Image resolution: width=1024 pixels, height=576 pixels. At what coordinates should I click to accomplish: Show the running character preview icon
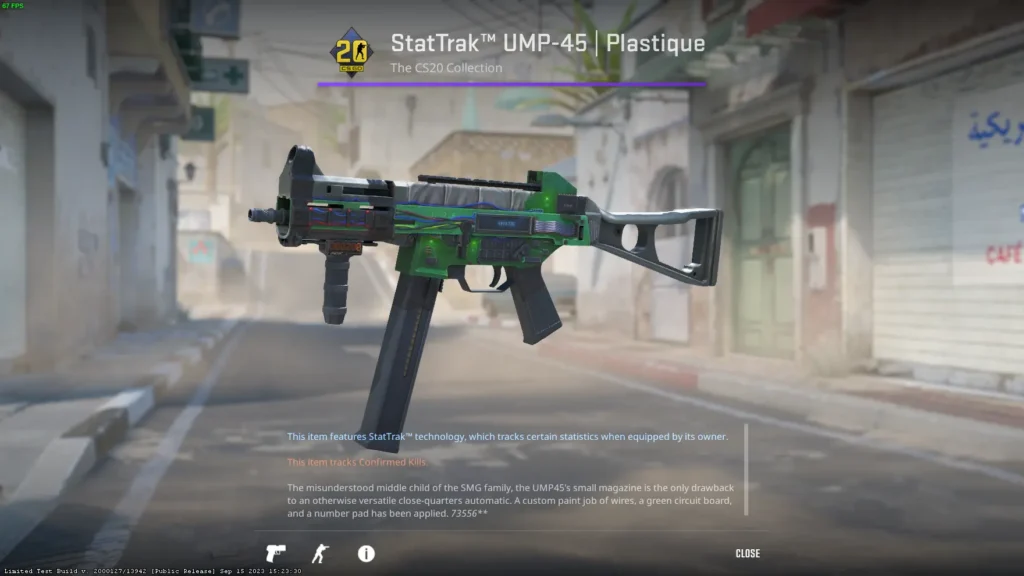pyautogui.click(x=319, y=553)
